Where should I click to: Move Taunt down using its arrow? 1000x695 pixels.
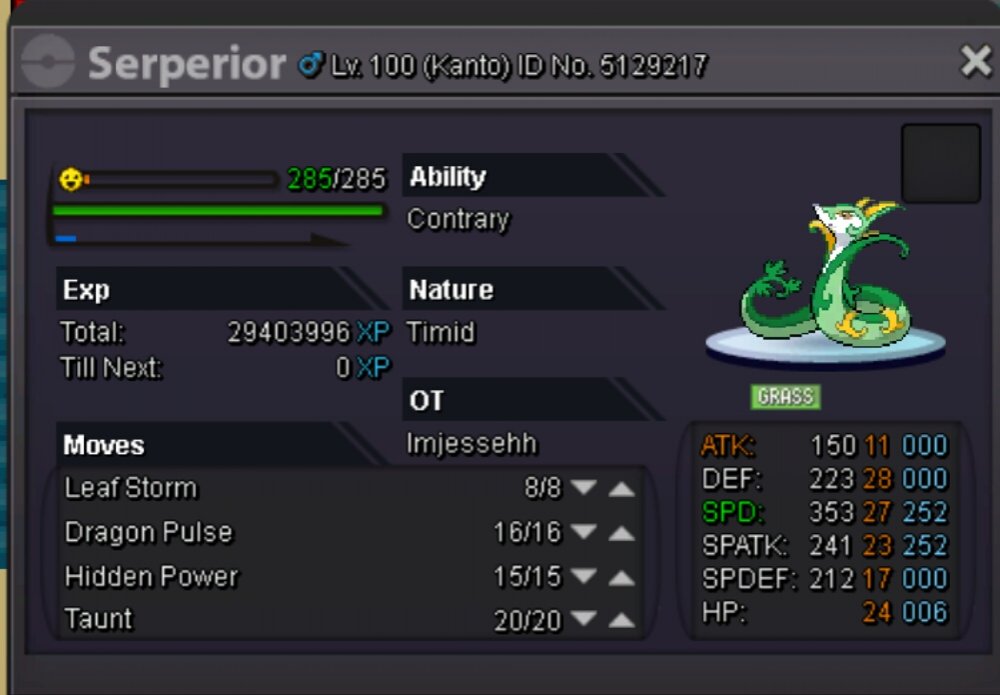click(584, 621)
